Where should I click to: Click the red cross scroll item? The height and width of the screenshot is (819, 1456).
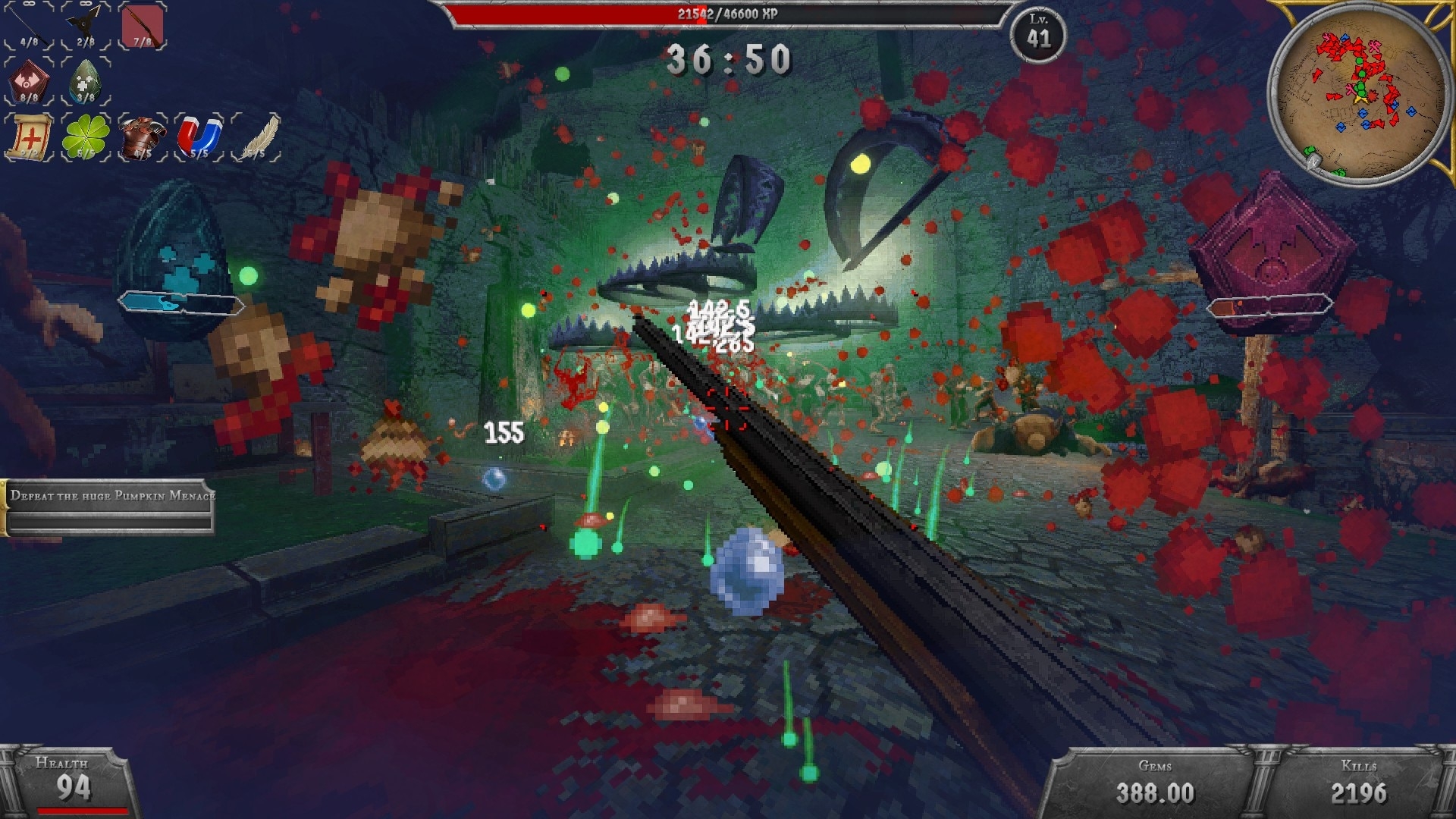pyautogui.click(x=29, y=137)
